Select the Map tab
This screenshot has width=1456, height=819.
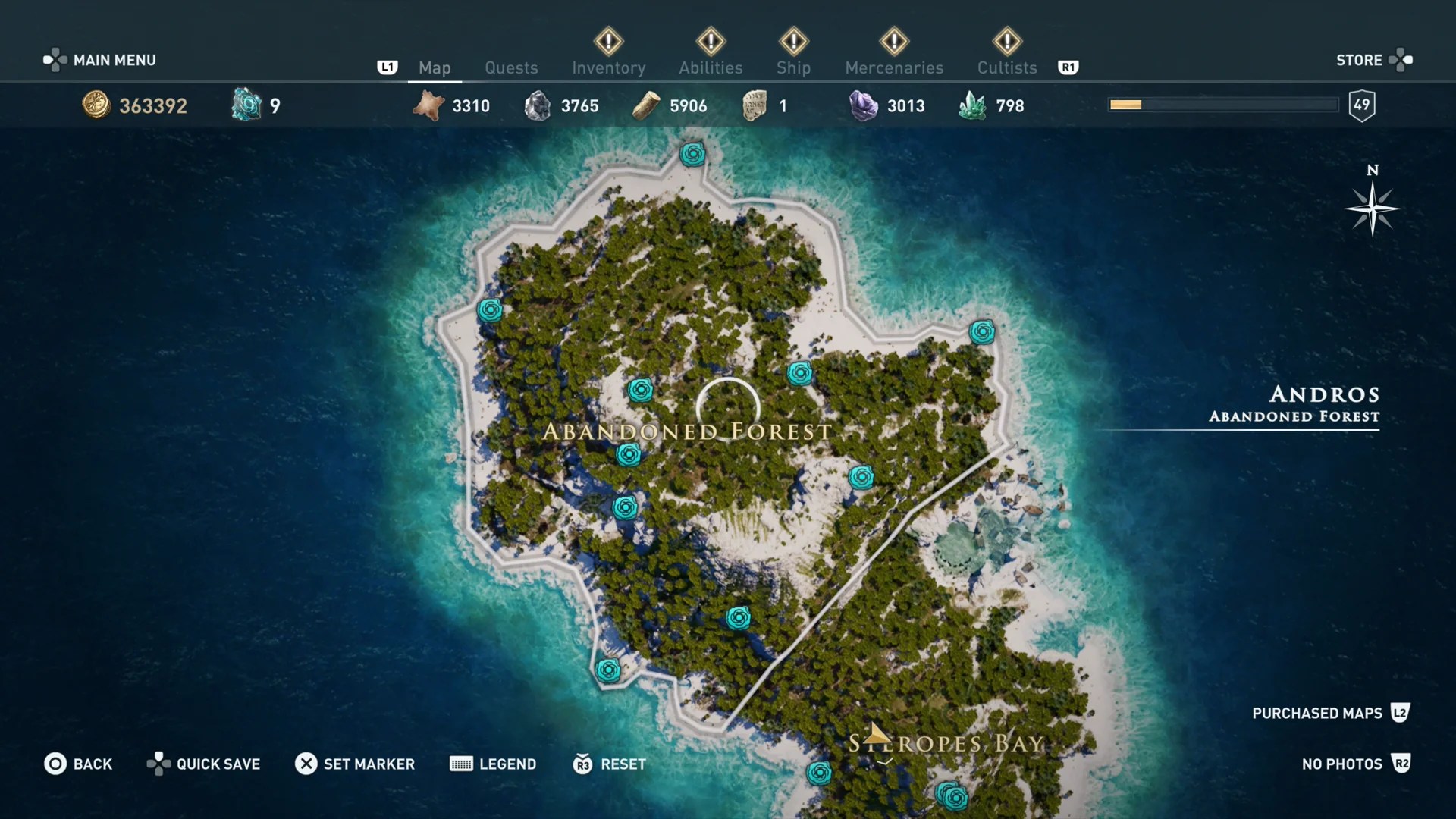pyautogui.click(x=435, y=67)
